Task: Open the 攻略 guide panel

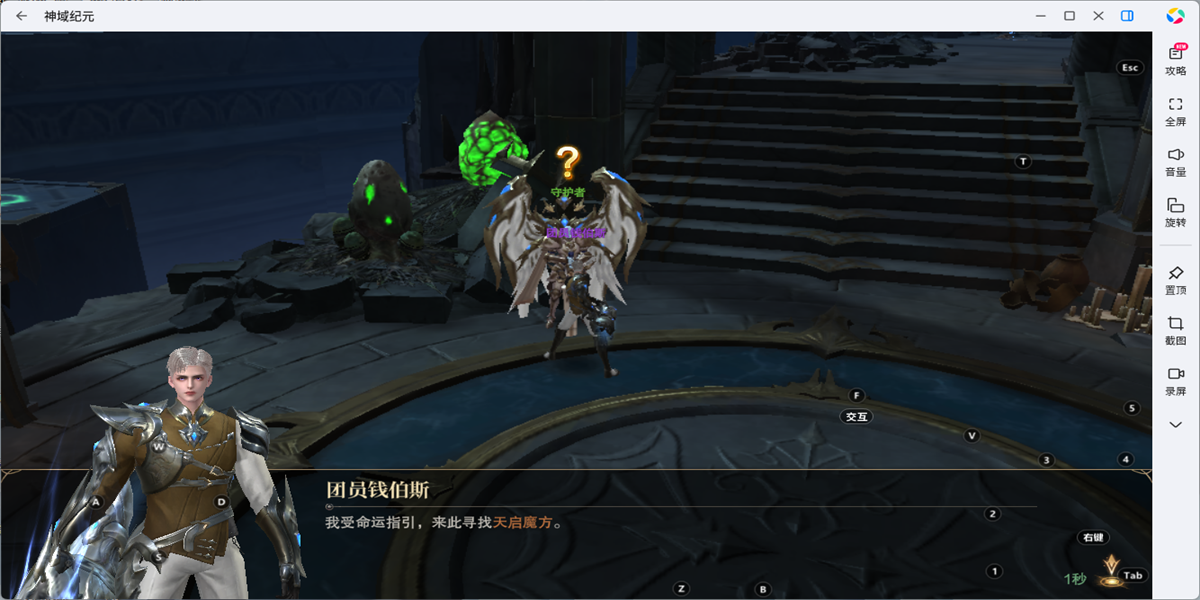Action: pyautogui.click(x=1176, y=60)
